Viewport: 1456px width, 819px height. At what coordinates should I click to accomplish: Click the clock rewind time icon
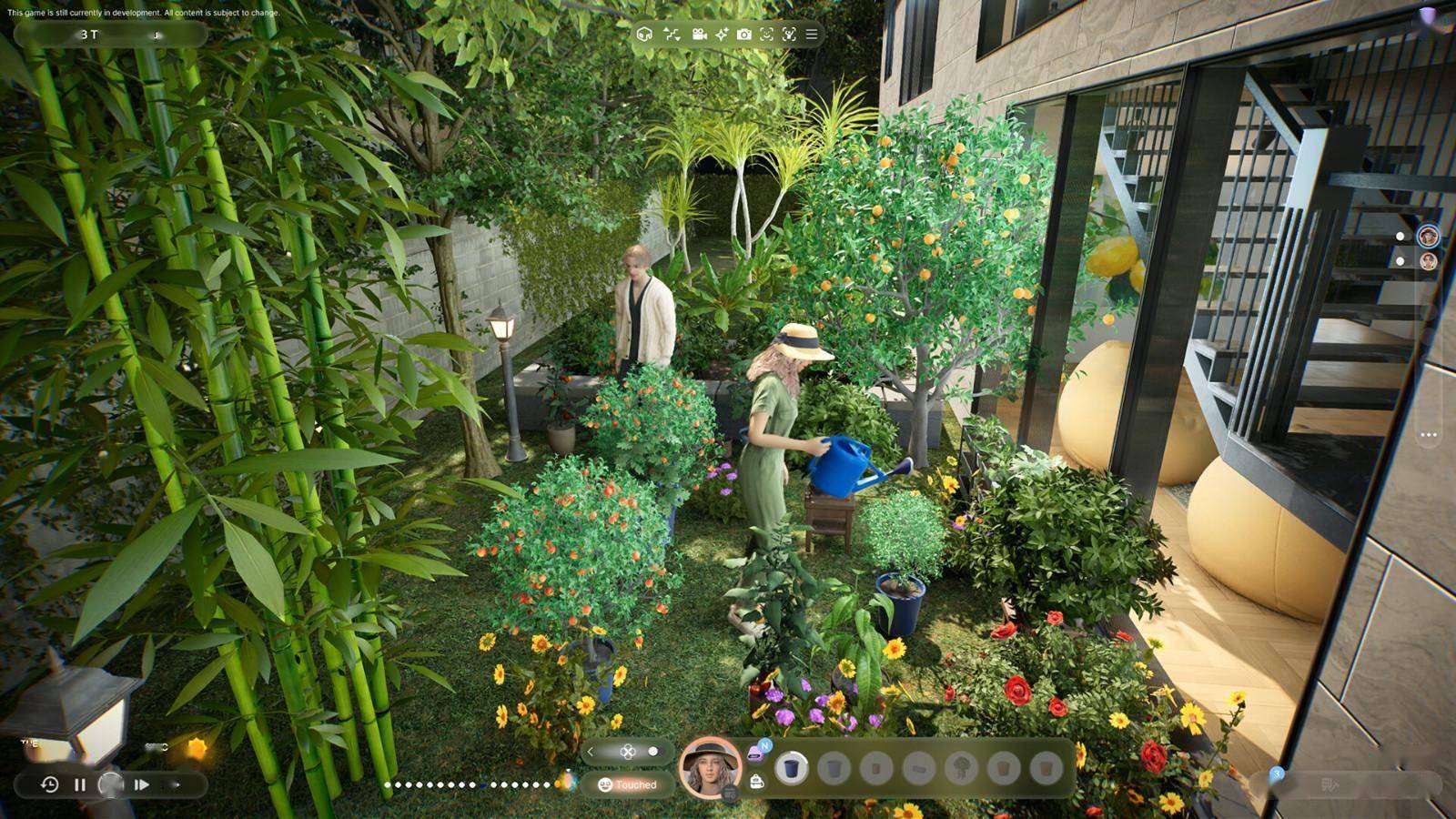click(x=50, y=784)
